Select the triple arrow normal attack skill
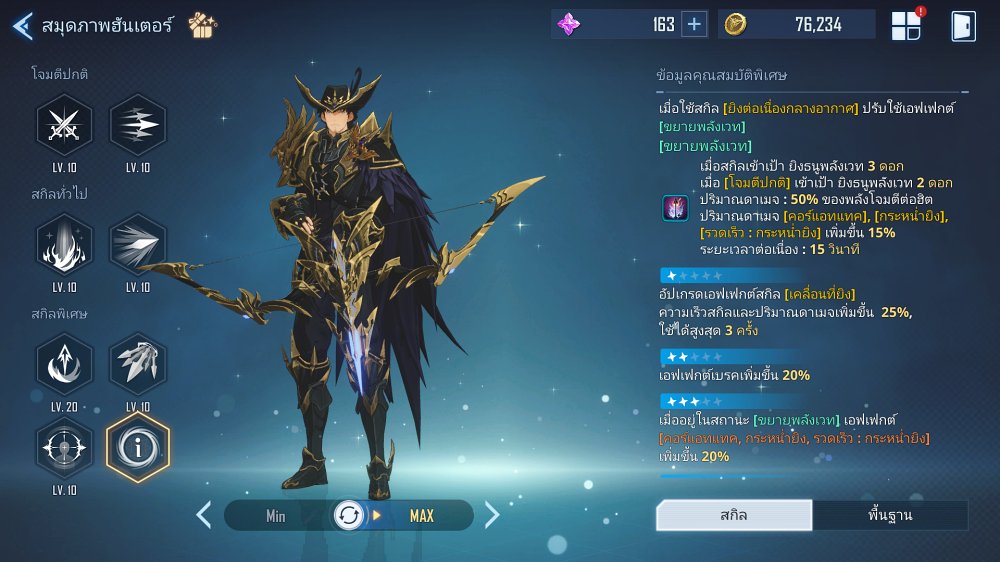The width and height of the screenshot is (1000, 562). [138, 125]
